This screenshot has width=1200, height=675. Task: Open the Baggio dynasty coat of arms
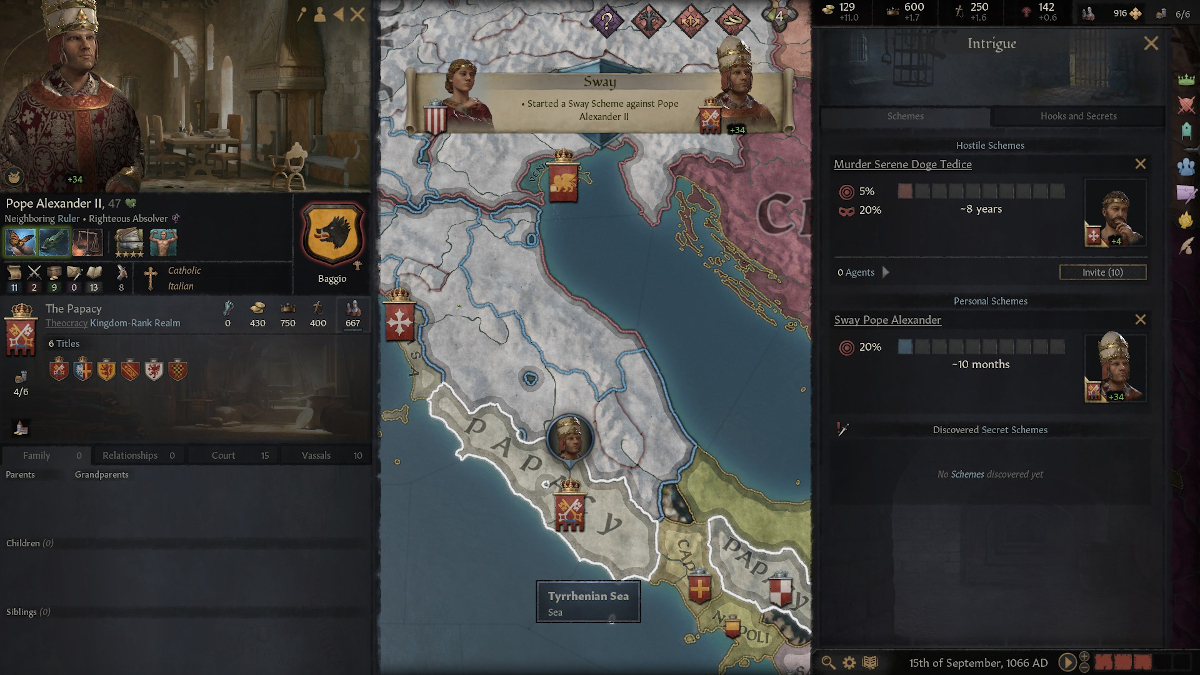tap(332, 234)
